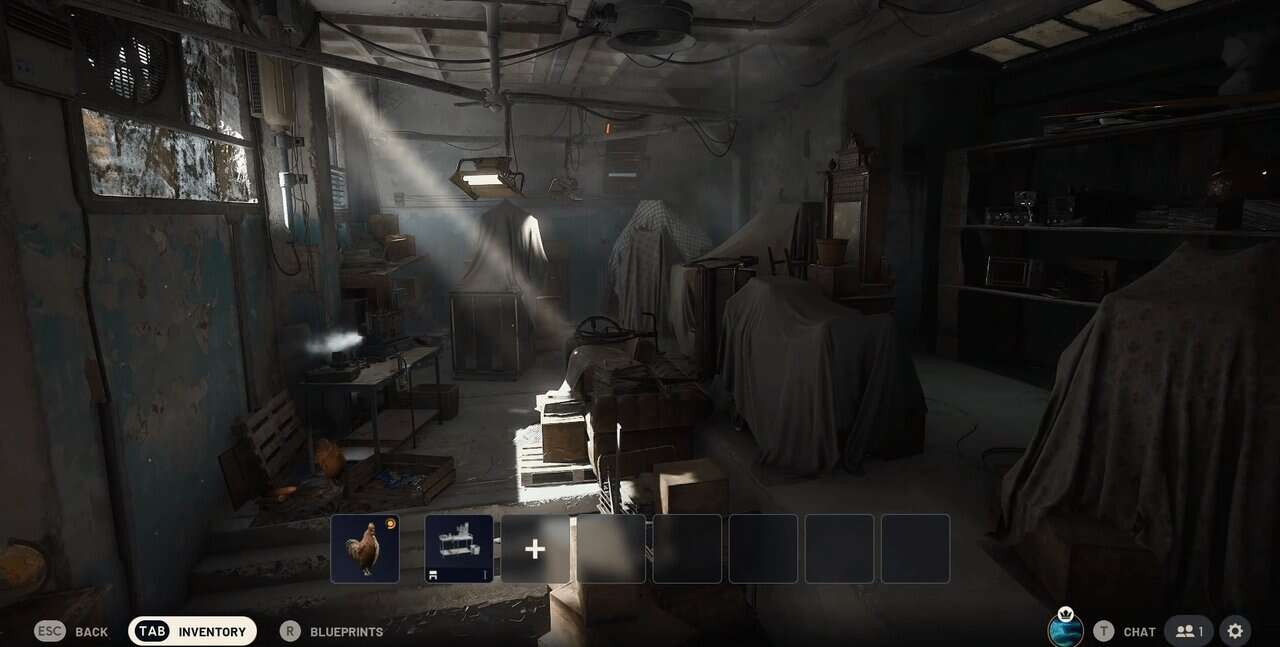
Task: Open the Chat panel
Action: (1125, 631)
